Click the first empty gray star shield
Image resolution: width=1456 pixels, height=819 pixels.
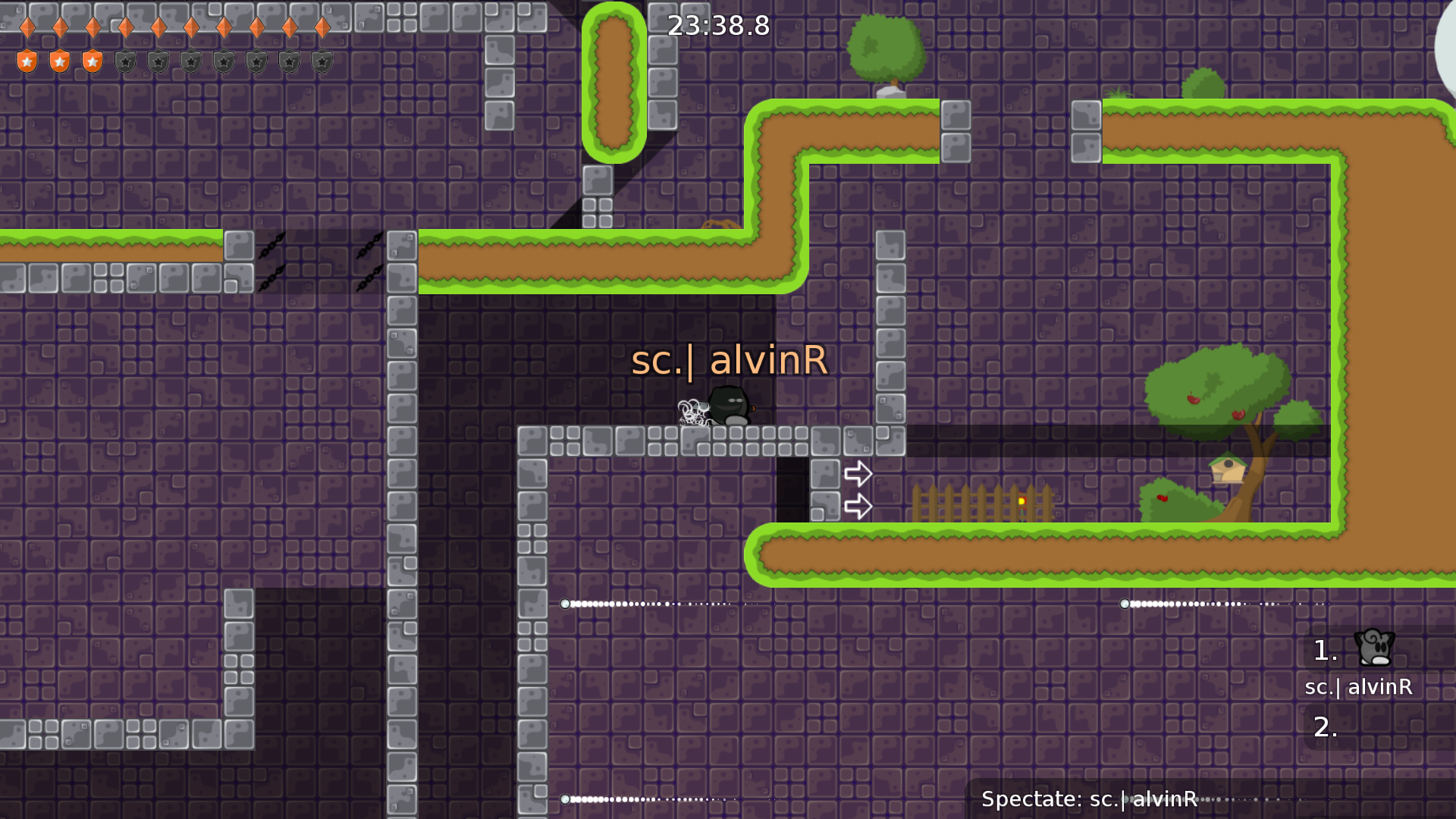tap(124, 60)
